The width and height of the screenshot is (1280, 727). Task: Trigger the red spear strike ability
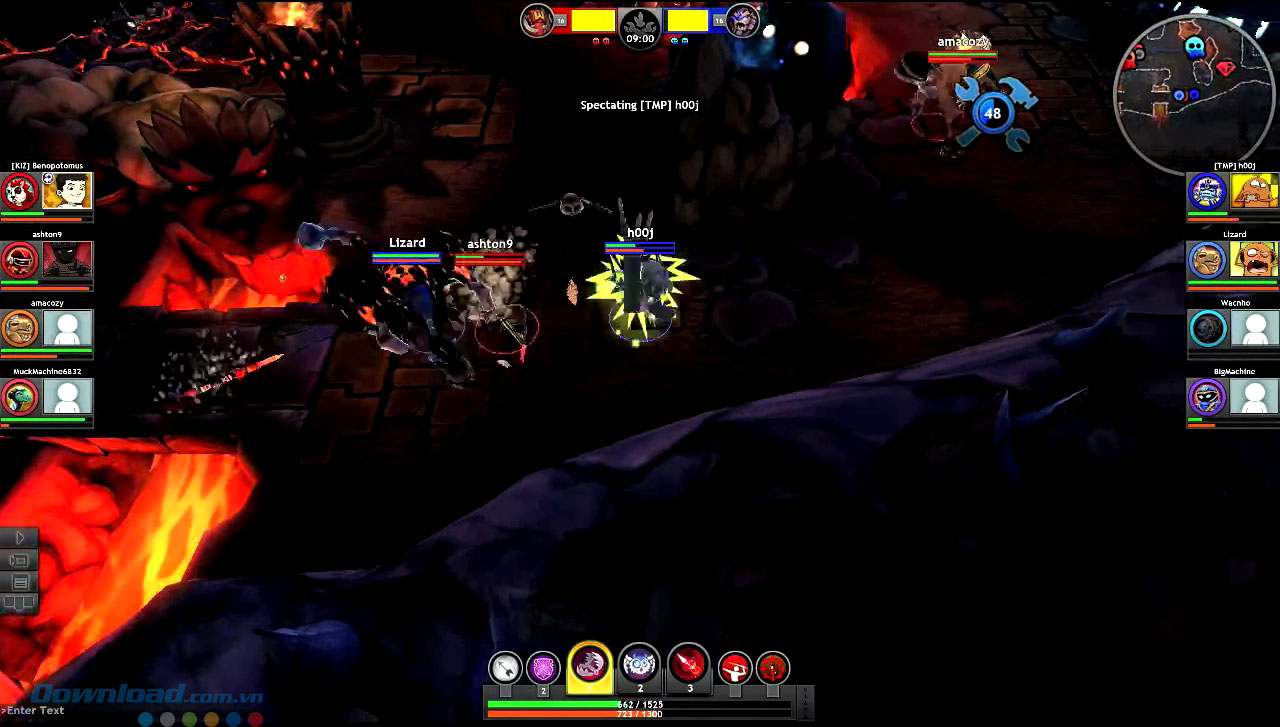(689, 664)
